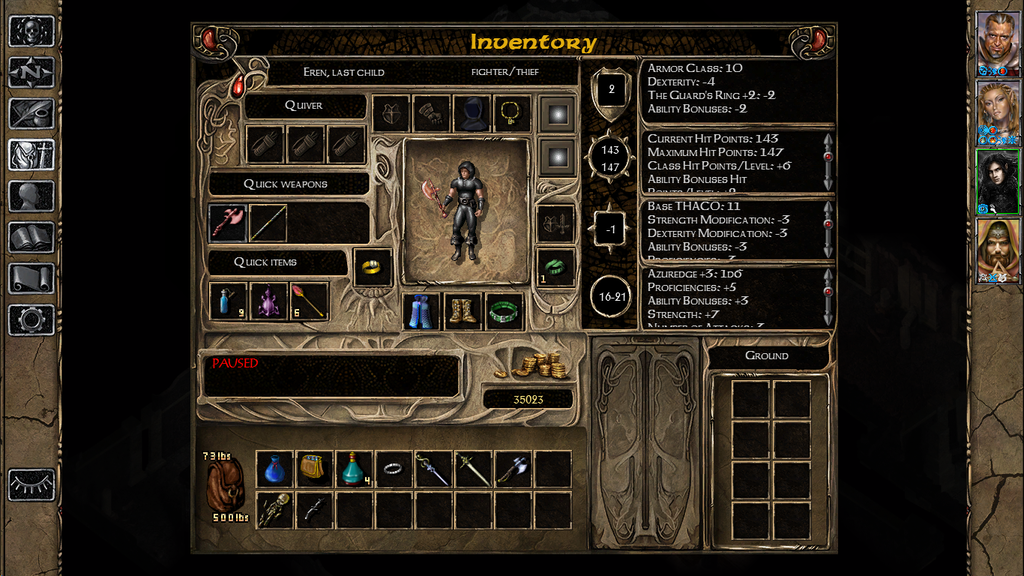Image resolution: width=1024 pixels, height=576 pixels.
Task: Select the double-bladed battle axe in backpack
Action: tap(512, 468)
